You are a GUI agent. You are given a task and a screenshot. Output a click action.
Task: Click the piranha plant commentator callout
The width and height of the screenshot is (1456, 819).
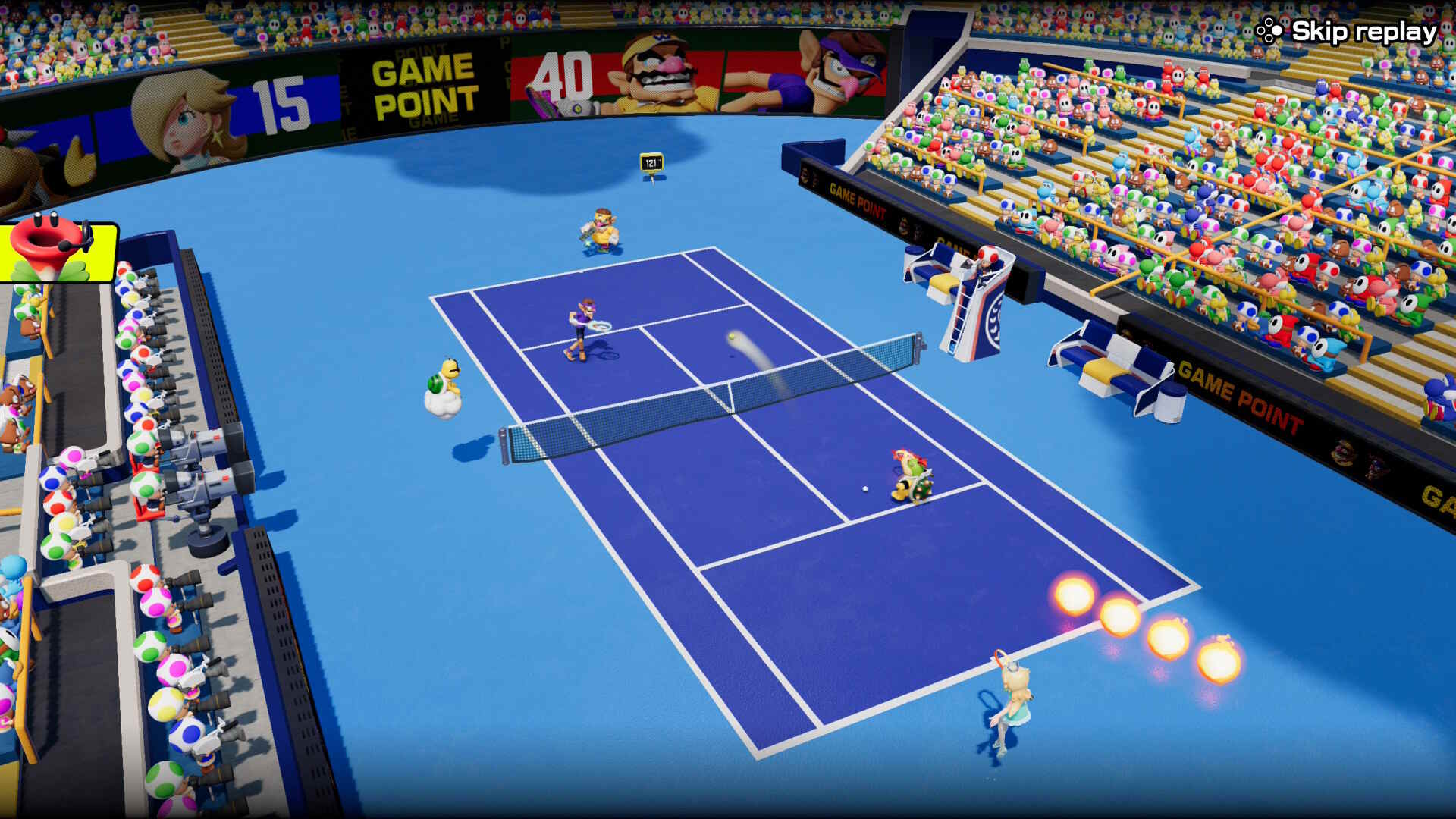pyautogui.click(x=57, y=250)
